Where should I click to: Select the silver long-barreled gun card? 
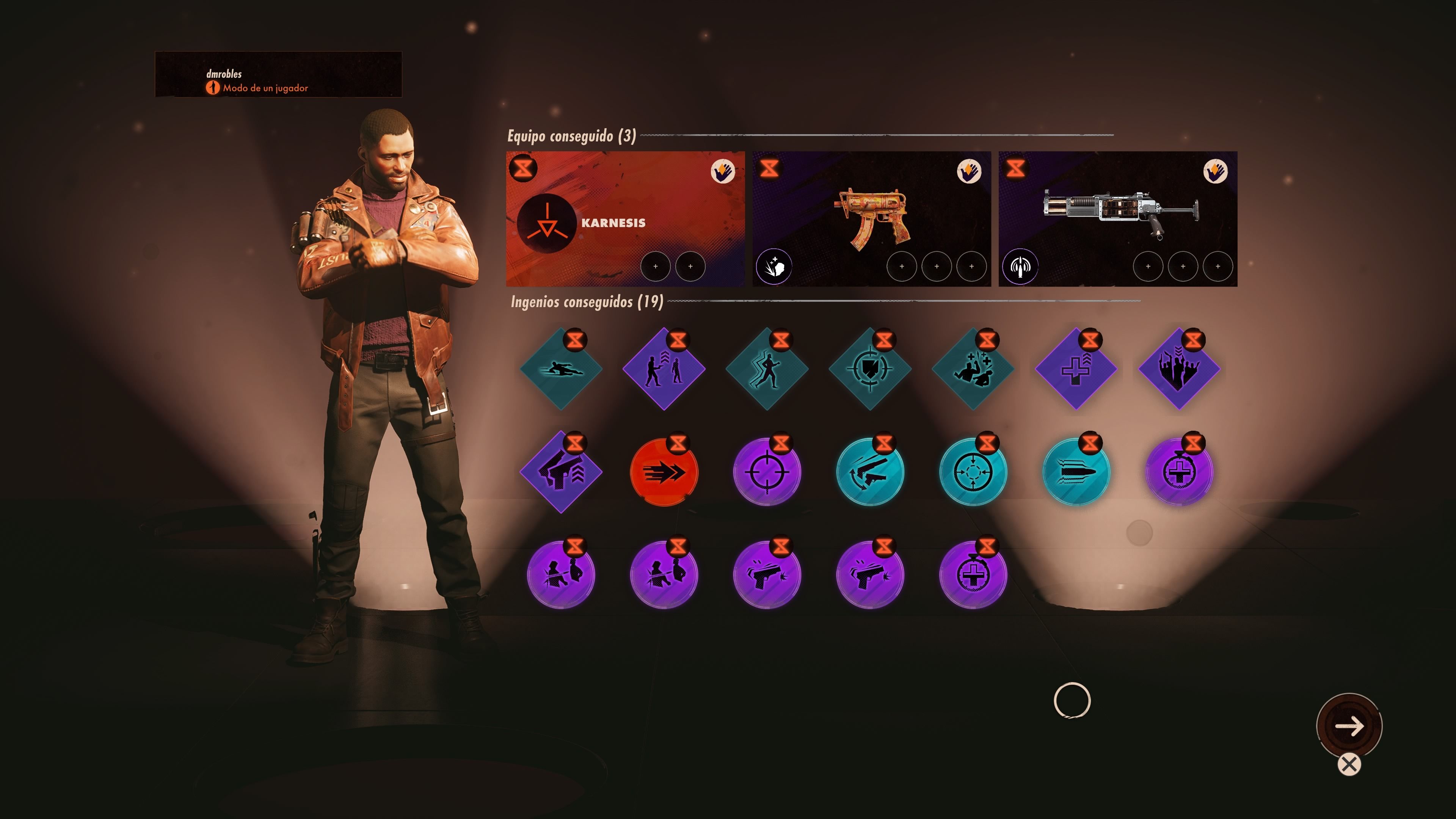1117,218
